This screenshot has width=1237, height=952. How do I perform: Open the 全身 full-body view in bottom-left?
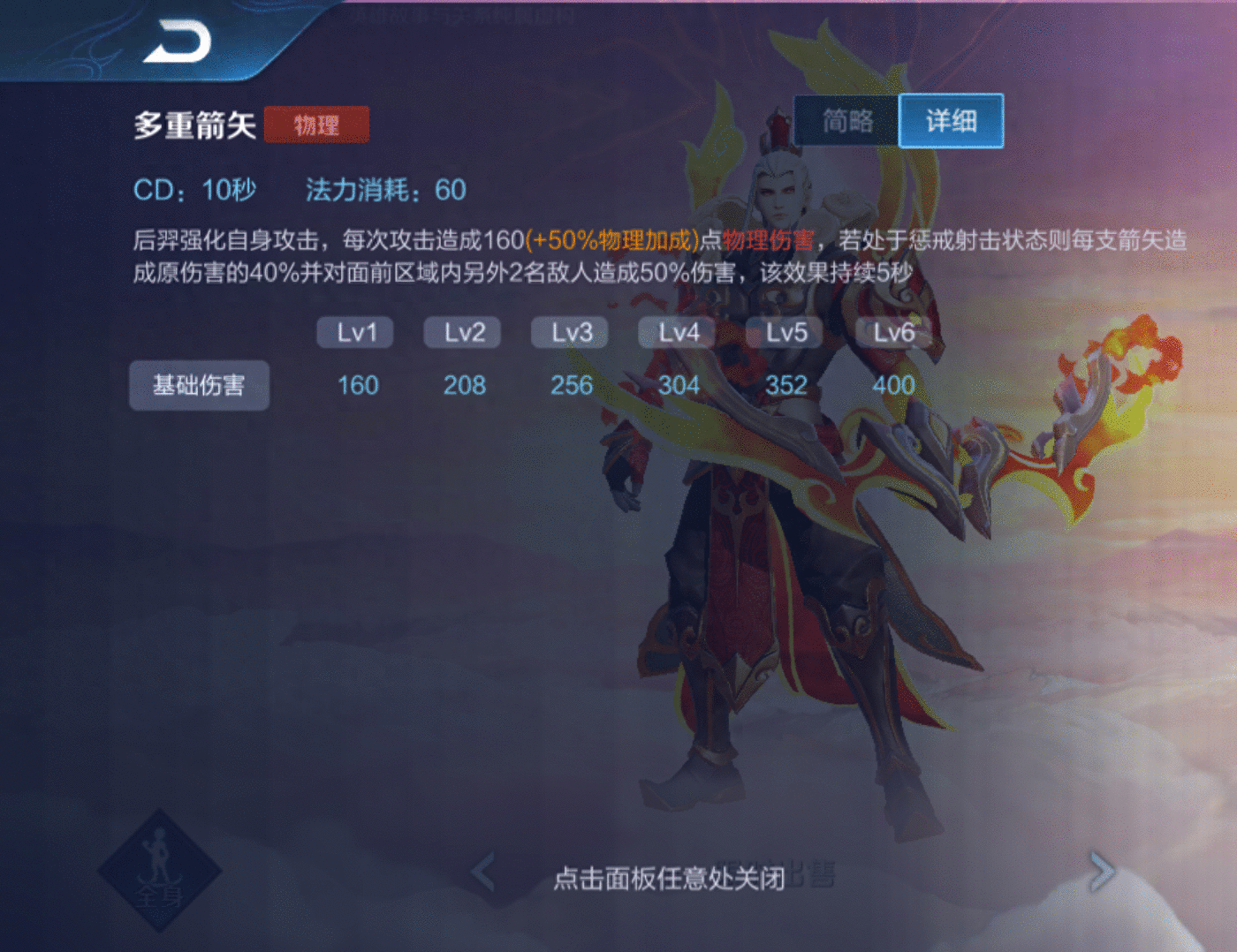pyautogui.click(x=163, y=874)
